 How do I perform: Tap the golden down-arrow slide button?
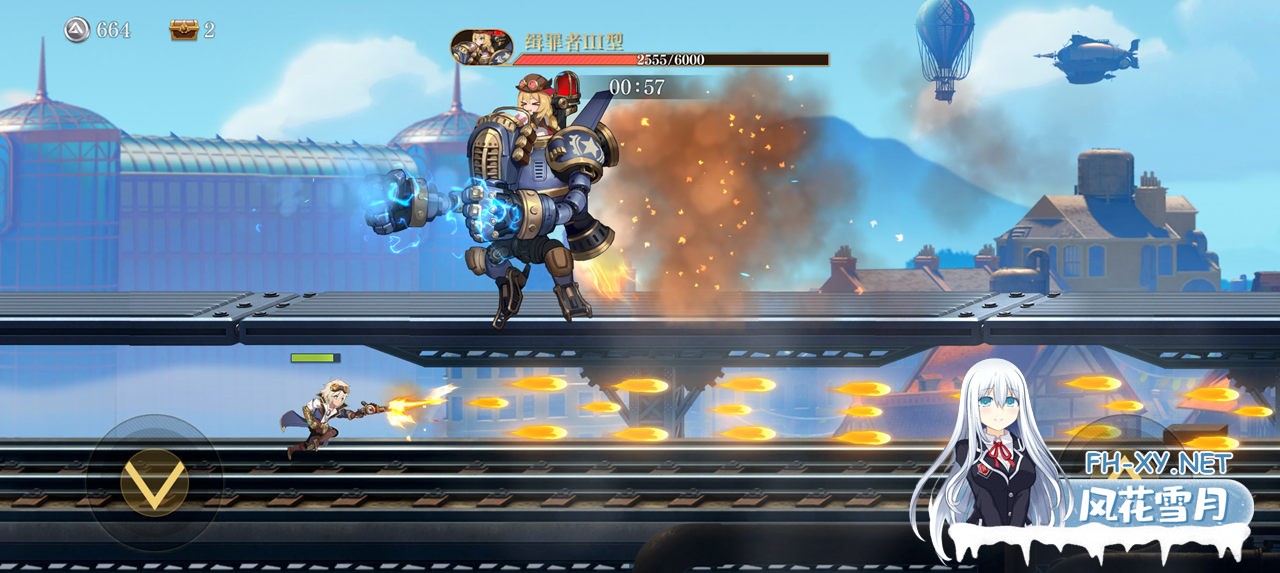pyautogui.click(x=154, y=482)
